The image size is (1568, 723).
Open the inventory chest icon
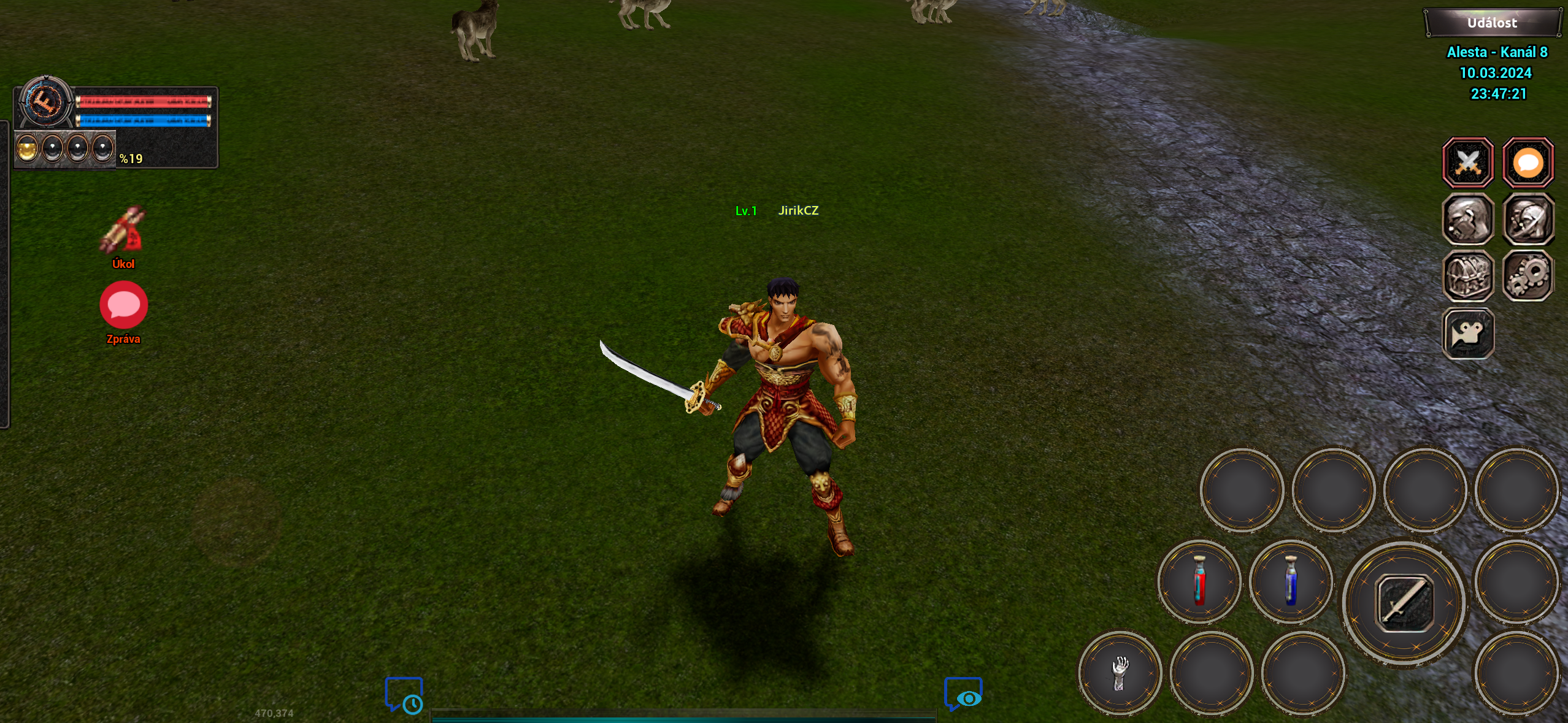tap(1469, 276)
